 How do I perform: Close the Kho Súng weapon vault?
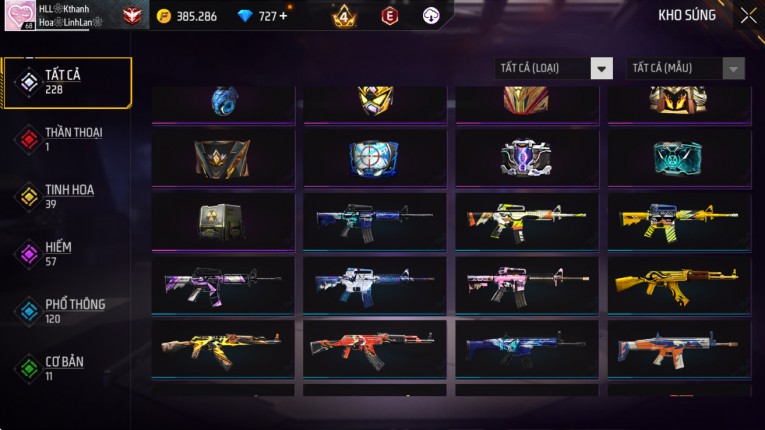coord(748,16)
